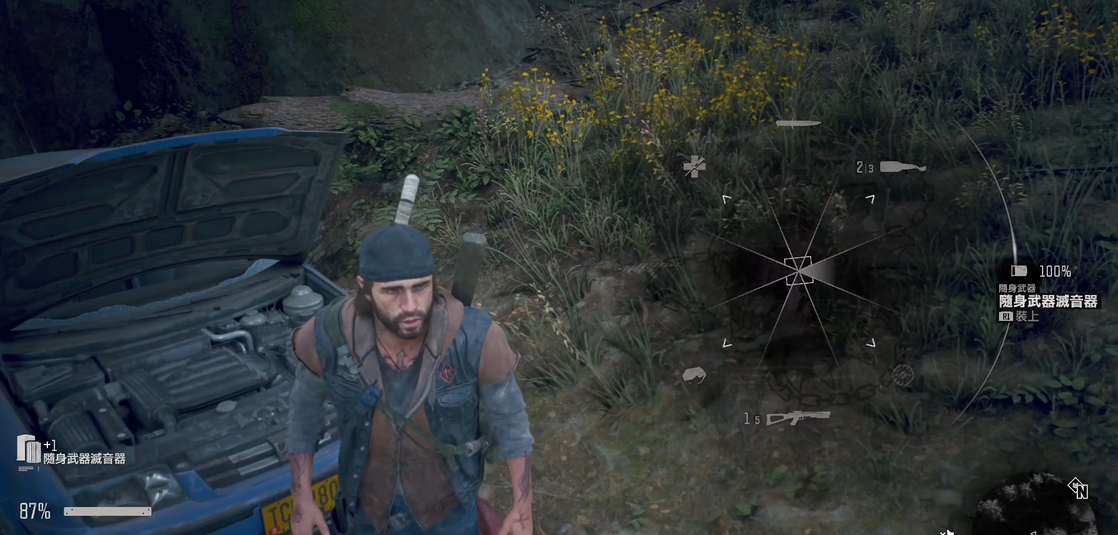Select the rock throwable slot
Screen dimensions: 1118x535
(694, 375)
